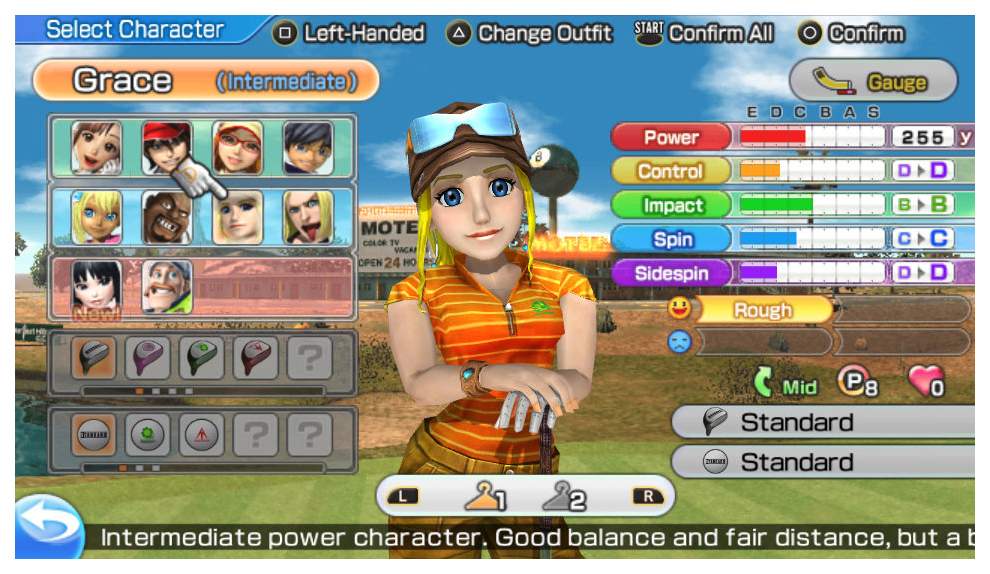Select the dark-haired boy character portrait
Image resolution: width=990 pixels, height=574 pixels.
[x=308, y=148]
